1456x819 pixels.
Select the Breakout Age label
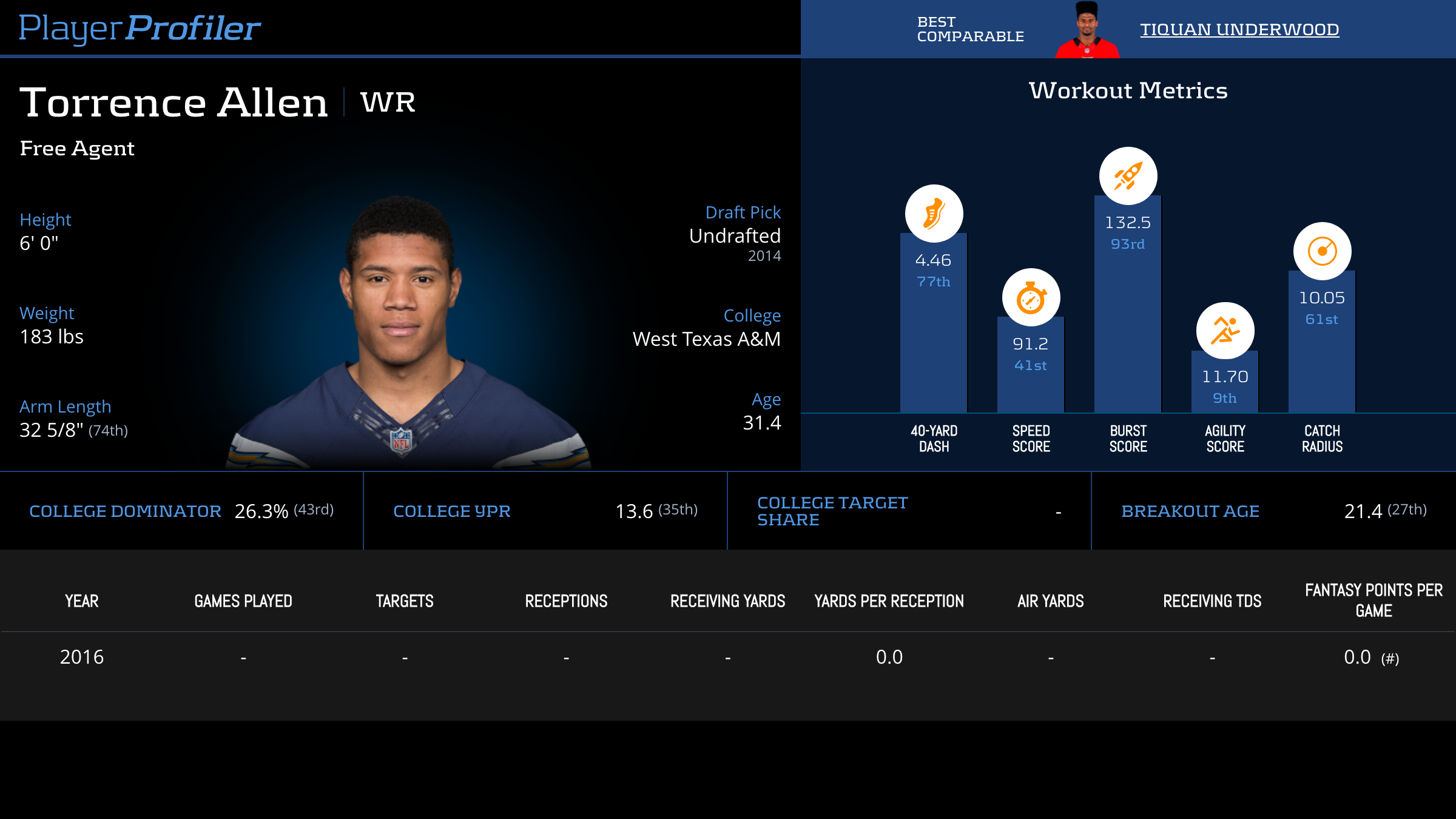point(1190,511)
